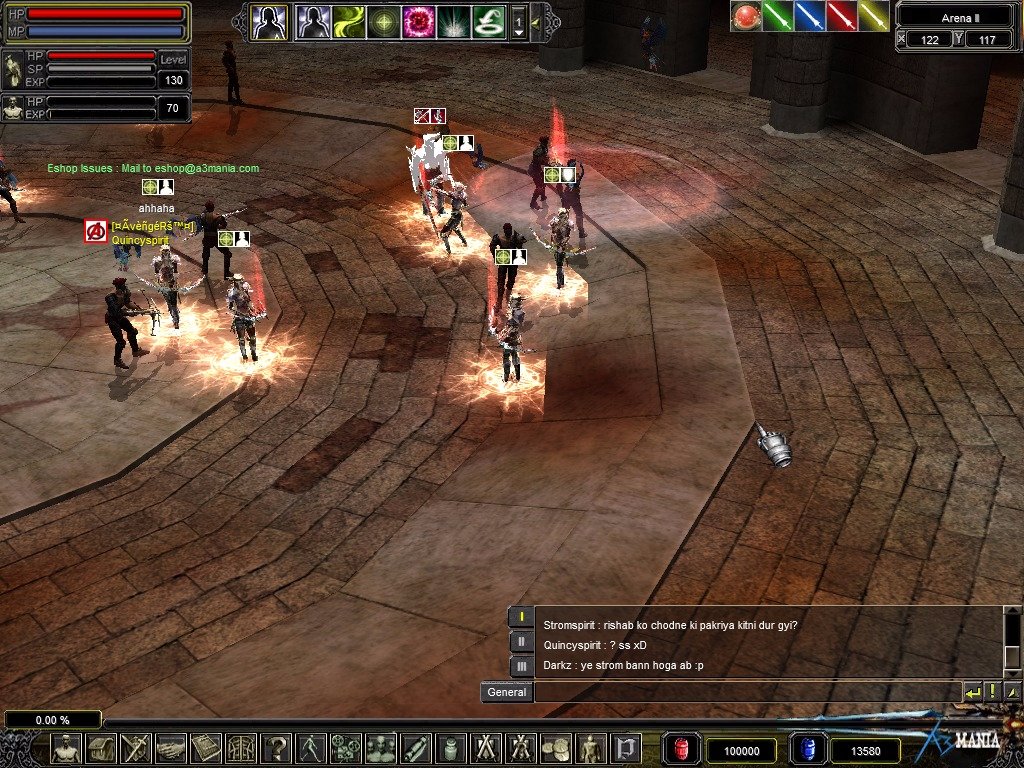Activate the pink energy orb skill
The width and height of the screenshot is (1024, 768).
click(418, 22)
